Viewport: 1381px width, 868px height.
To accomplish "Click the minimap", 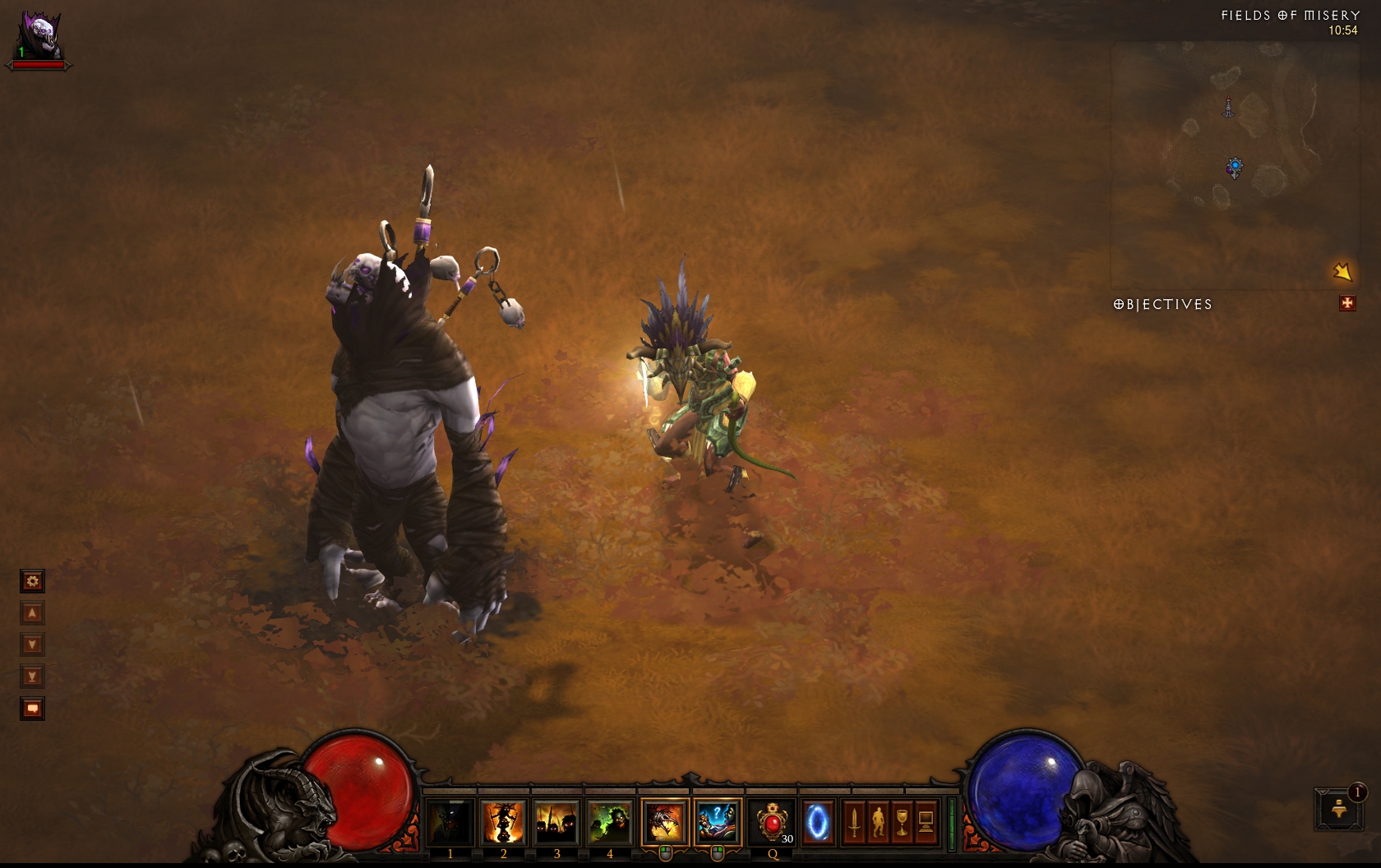I will tap(1235, 164).
